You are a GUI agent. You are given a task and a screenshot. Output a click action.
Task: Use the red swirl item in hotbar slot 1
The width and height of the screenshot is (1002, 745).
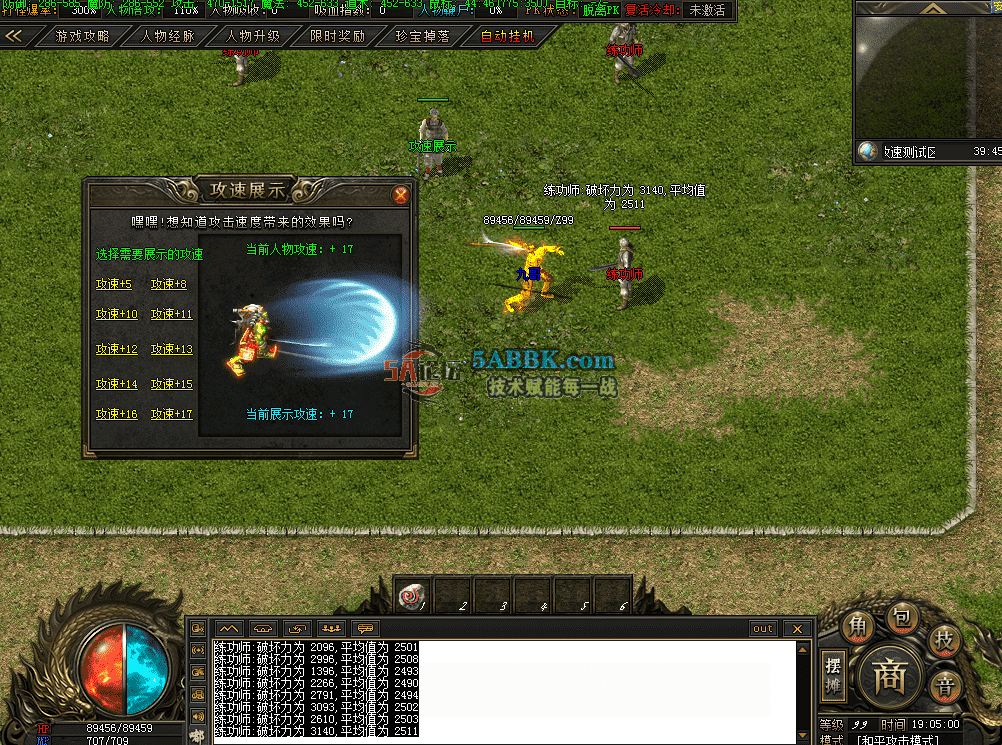tap(412, 594)
